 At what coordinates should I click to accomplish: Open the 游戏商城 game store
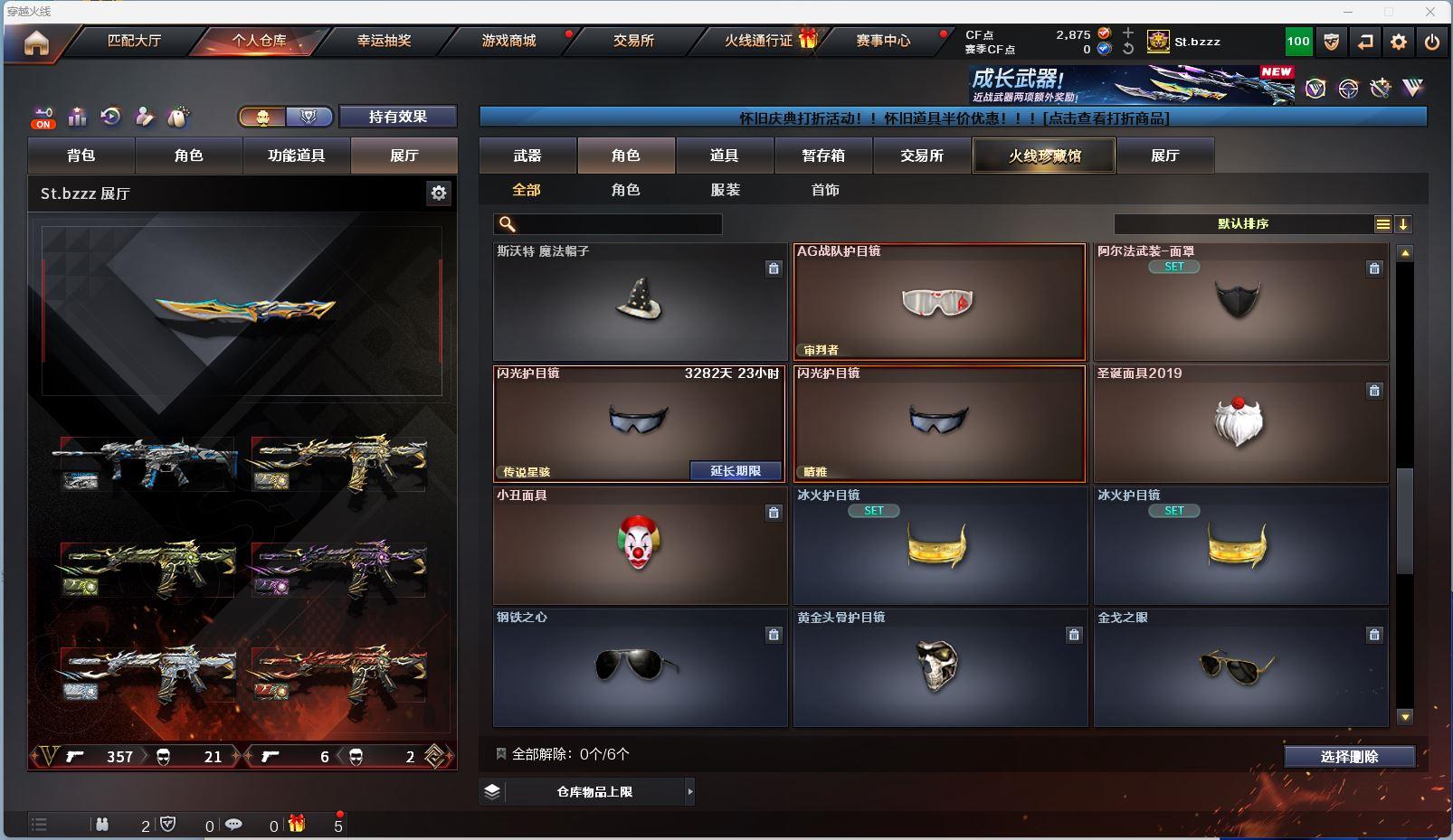point(508,41)
